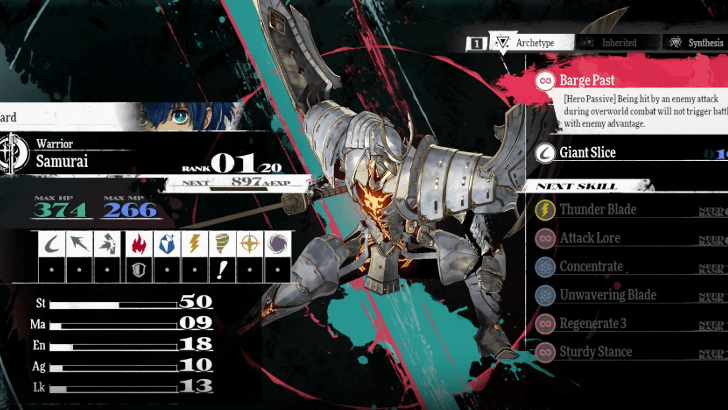
Task: Click the lightning bolt affinity icon
Action: click(194, 245)
